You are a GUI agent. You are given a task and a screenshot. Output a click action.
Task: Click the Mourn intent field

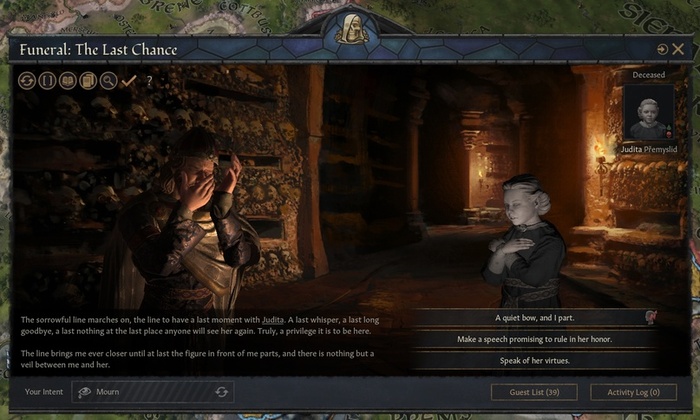[150, 392]
